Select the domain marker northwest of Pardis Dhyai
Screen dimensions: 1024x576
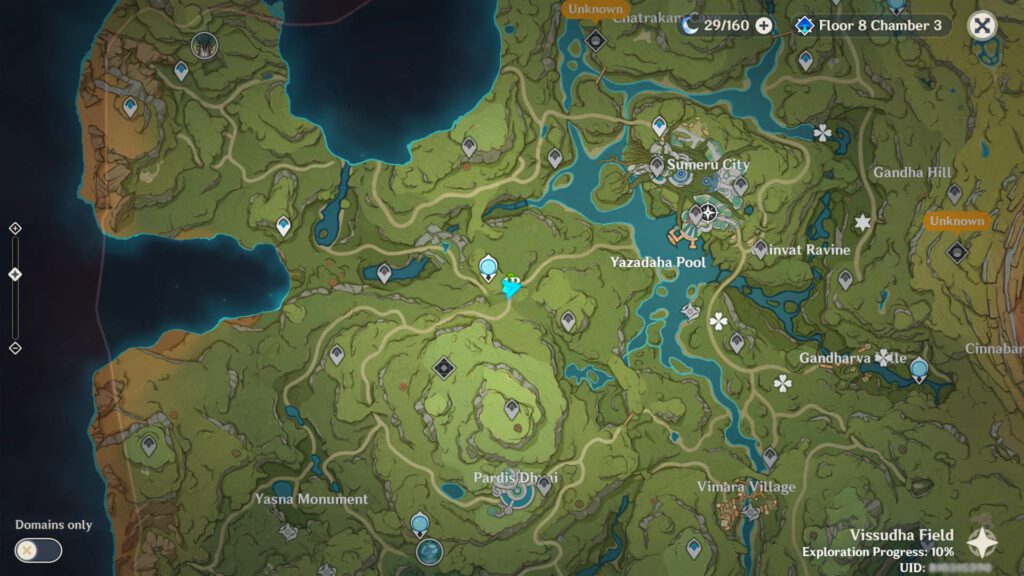(x=444, y=368)
